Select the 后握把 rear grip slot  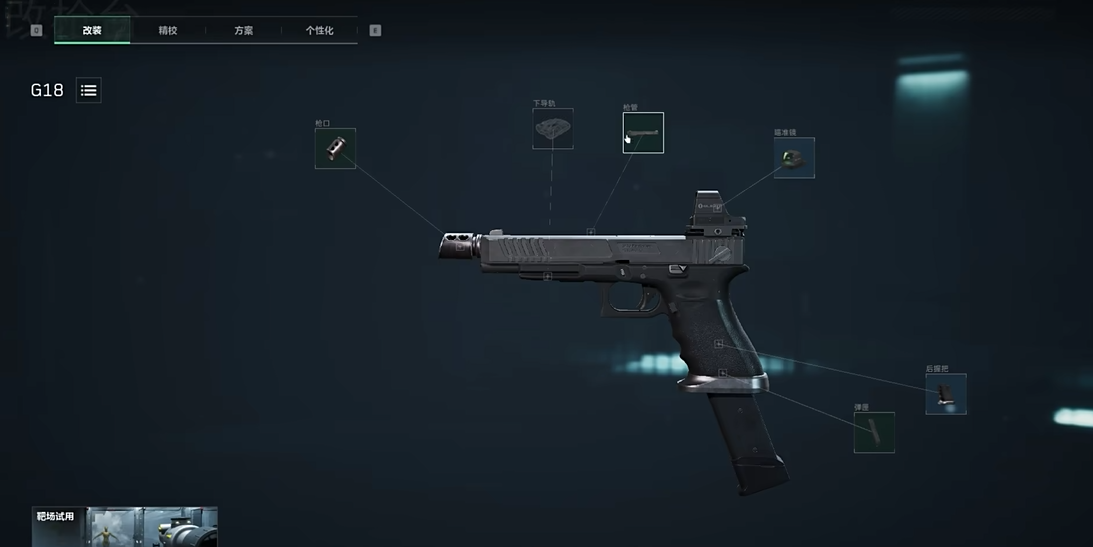point(945,394)
